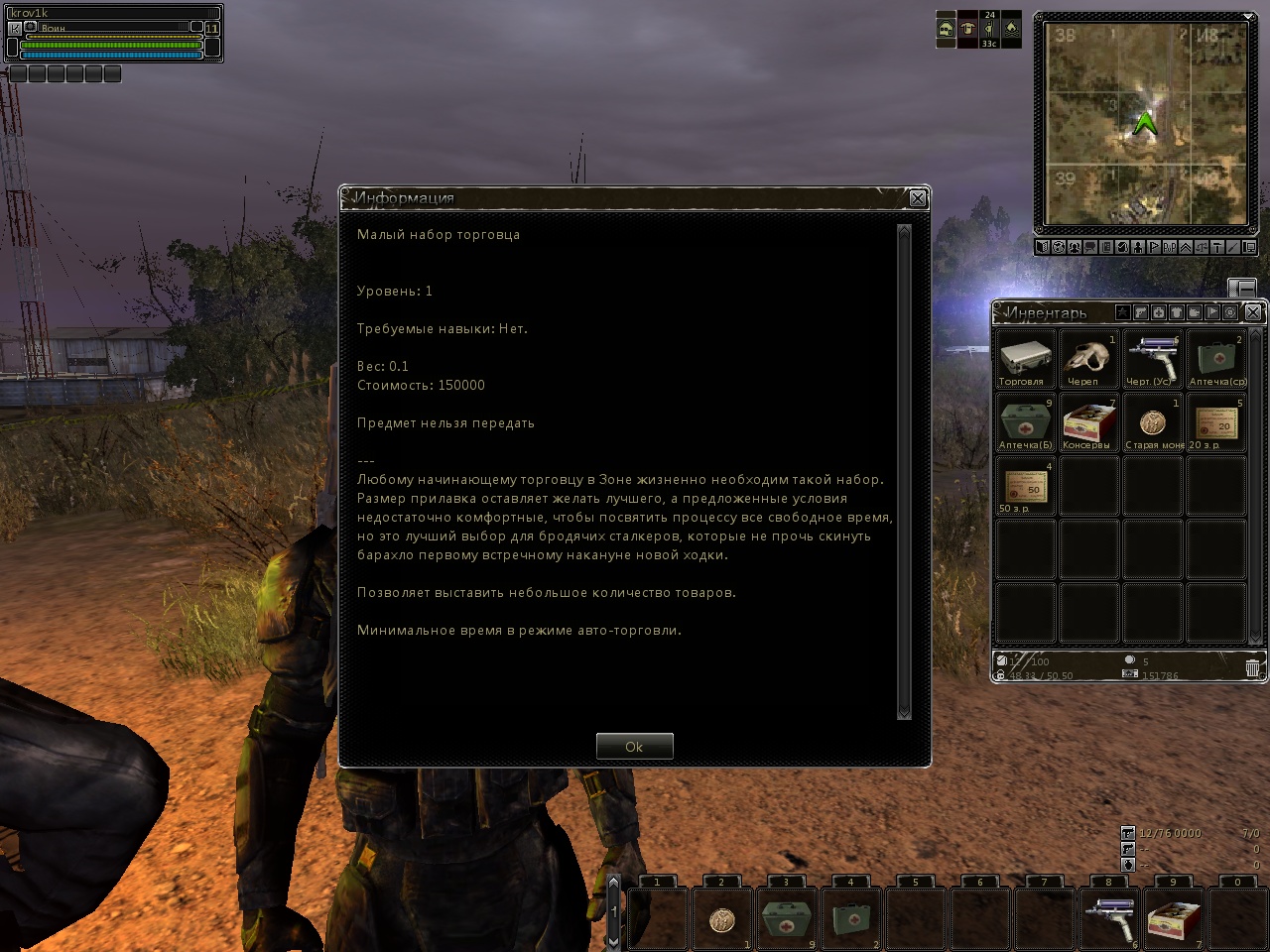Select the 50 з.р. banknote stack

(x=1025, y=486)
